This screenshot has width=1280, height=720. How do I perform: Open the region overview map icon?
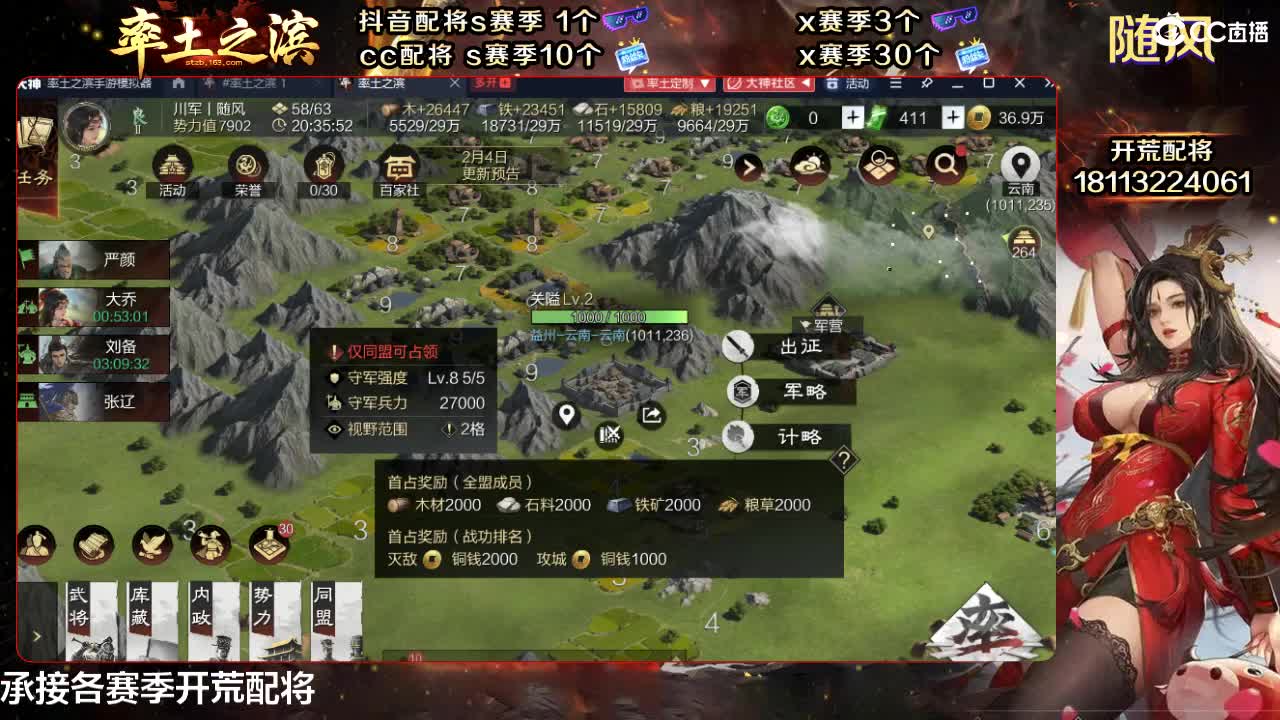click(880, 166)
